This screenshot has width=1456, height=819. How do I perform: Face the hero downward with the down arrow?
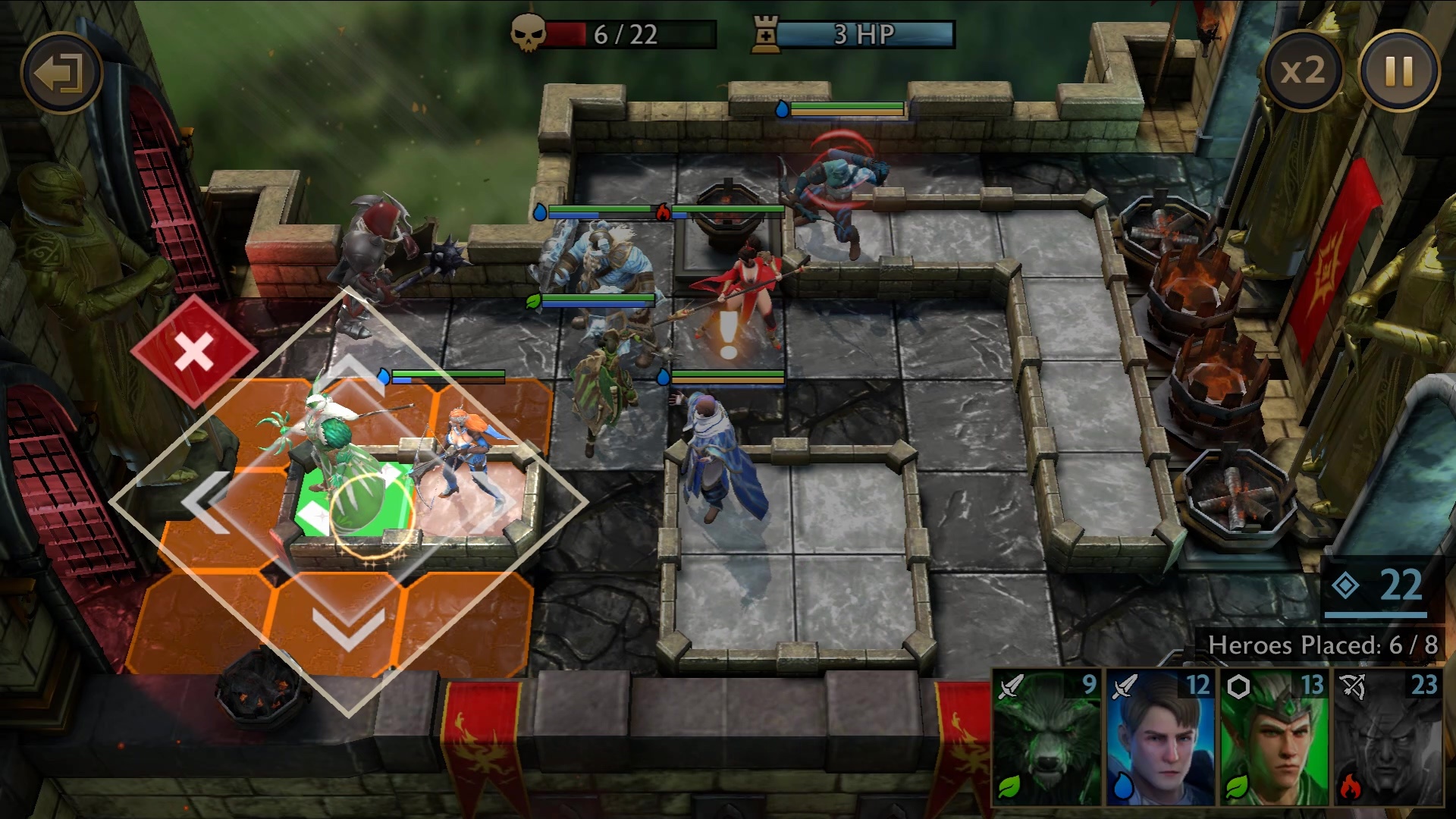tap(350, 627)
